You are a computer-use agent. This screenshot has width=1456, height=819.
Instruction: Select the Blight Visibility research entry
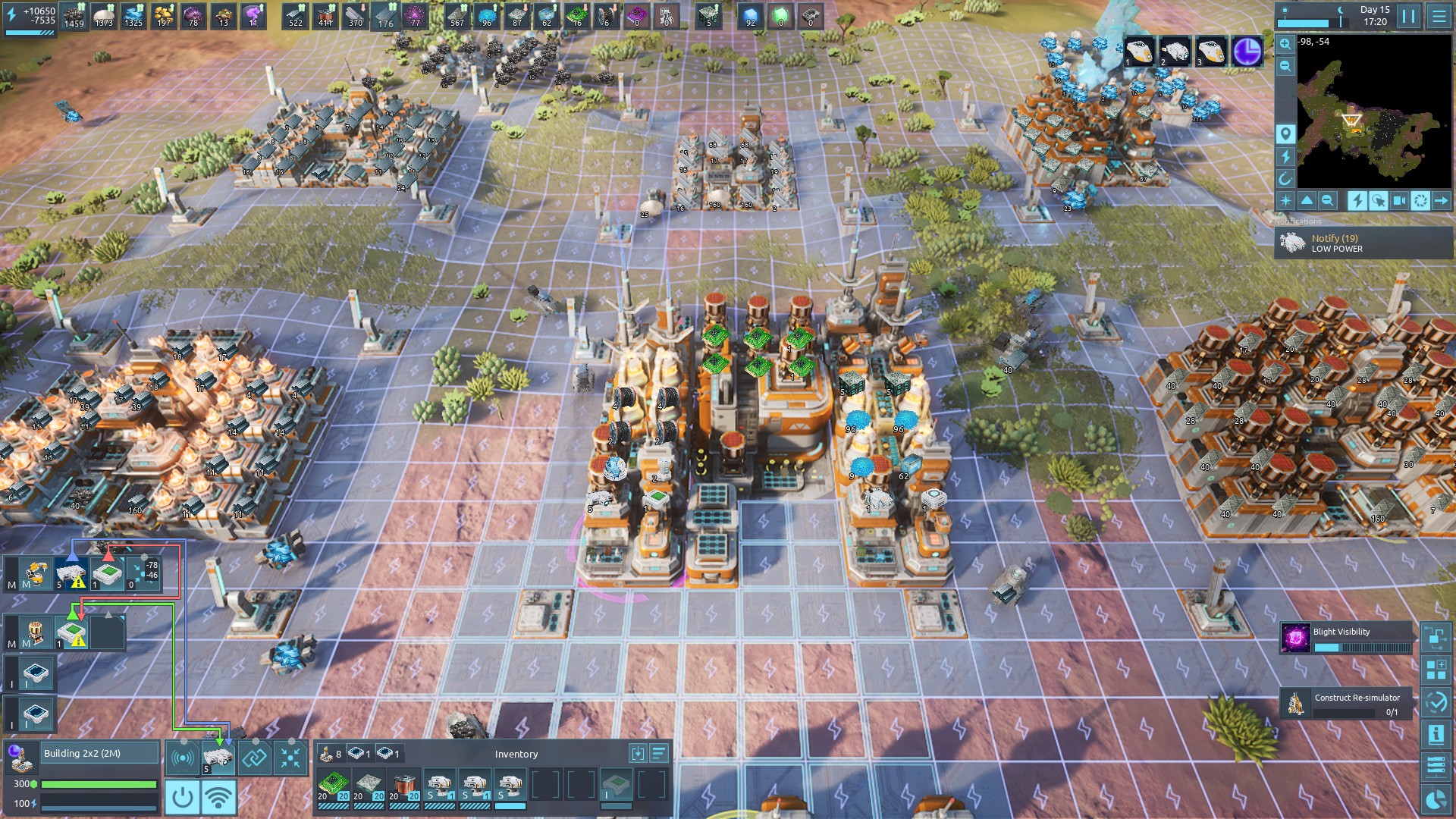coord(1347,639)
